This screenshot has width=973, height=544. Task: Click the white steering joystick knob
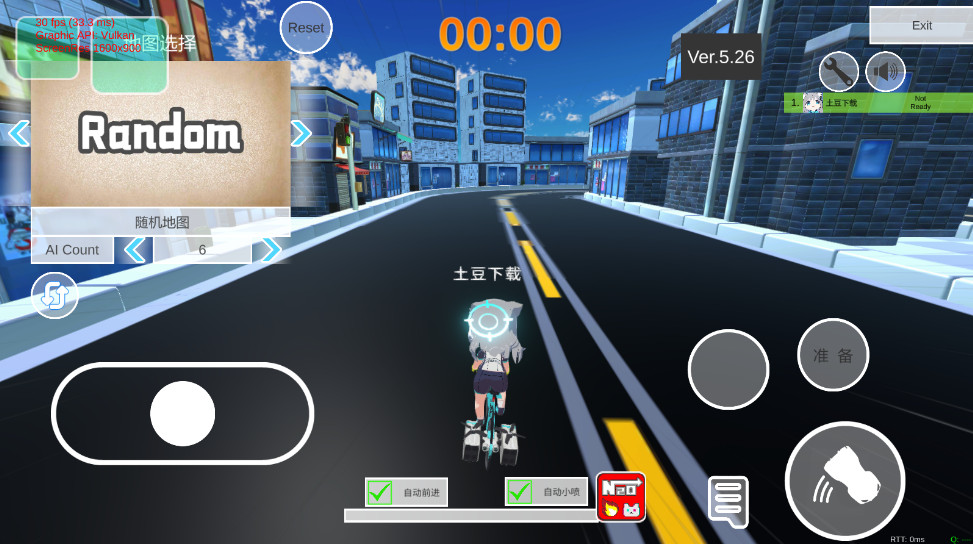coord(183,413)
